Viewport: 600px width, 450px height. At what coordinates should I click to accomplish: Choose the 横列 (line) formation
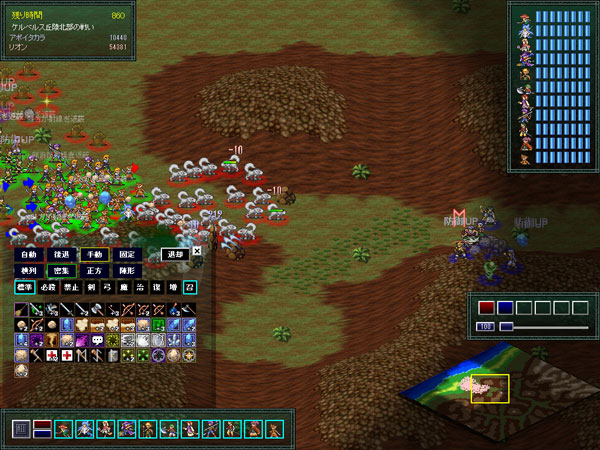point(28,270)
